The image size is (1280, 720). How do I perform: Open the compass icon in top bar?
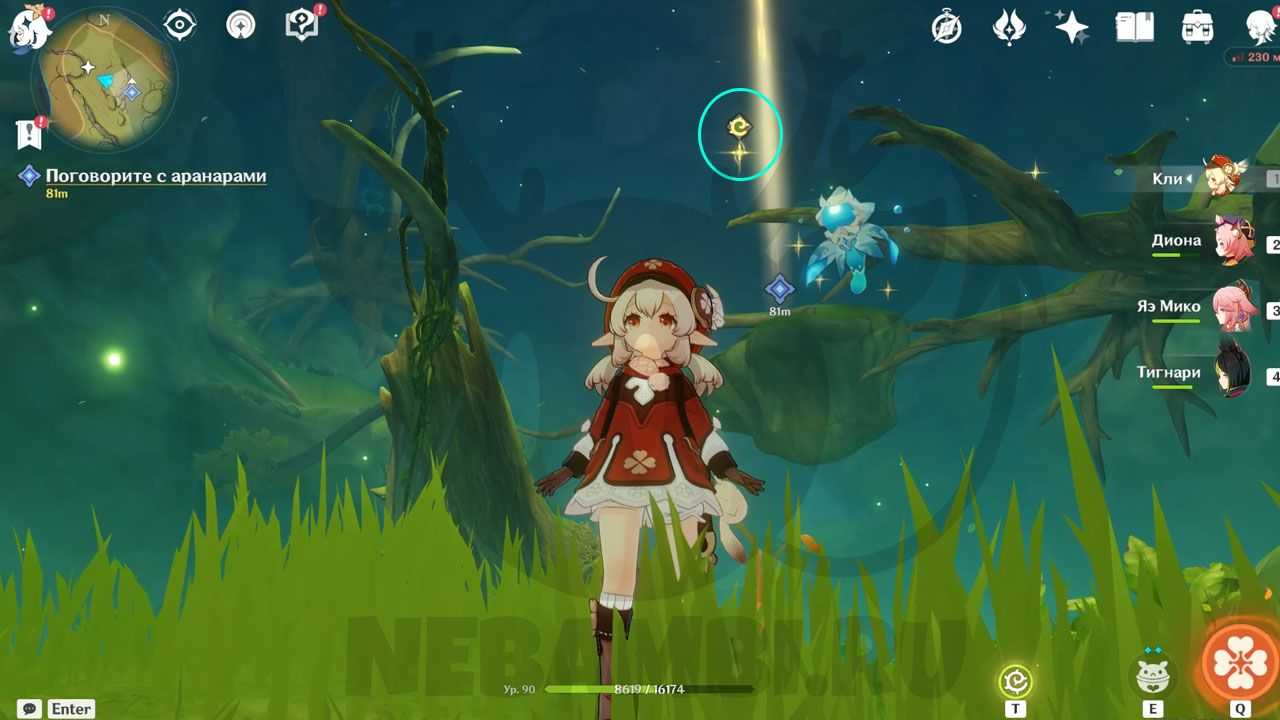[946, 27]
